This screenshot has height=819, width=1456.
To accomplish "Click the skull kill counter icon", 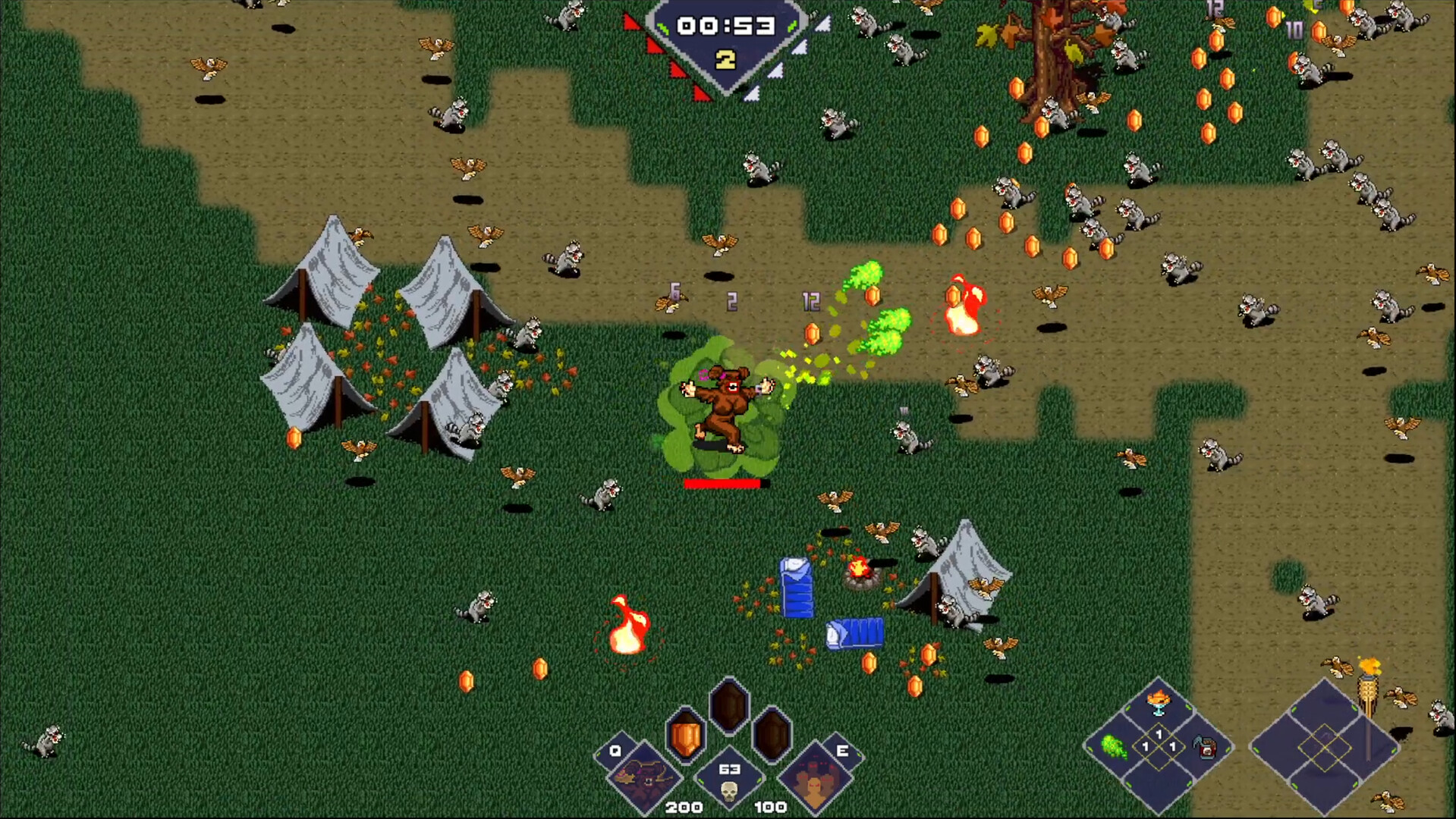I will pos(728,790).
